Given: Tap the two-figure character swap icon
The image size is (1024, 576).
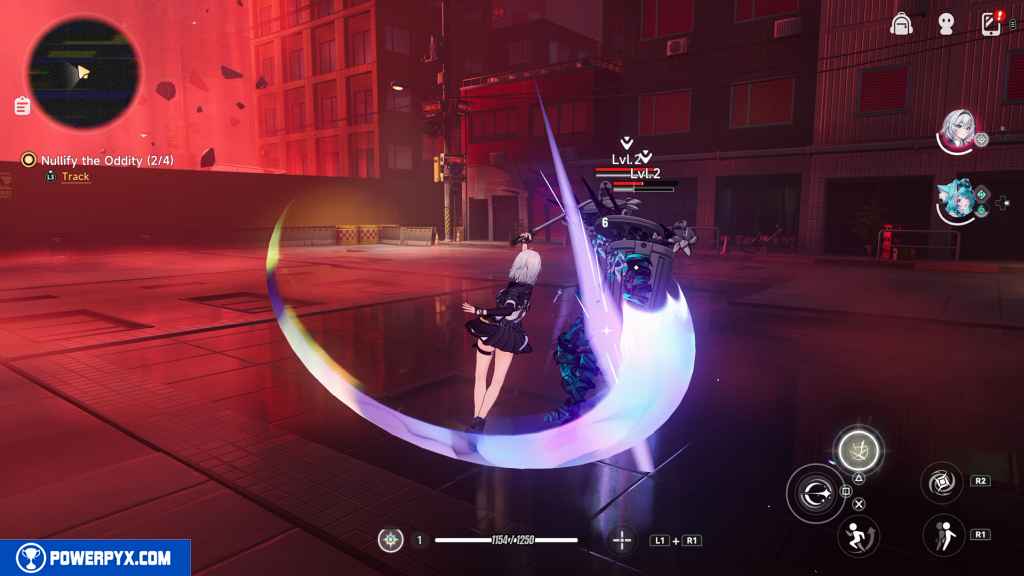Looking at the screenshot, I should coord(943,535).
